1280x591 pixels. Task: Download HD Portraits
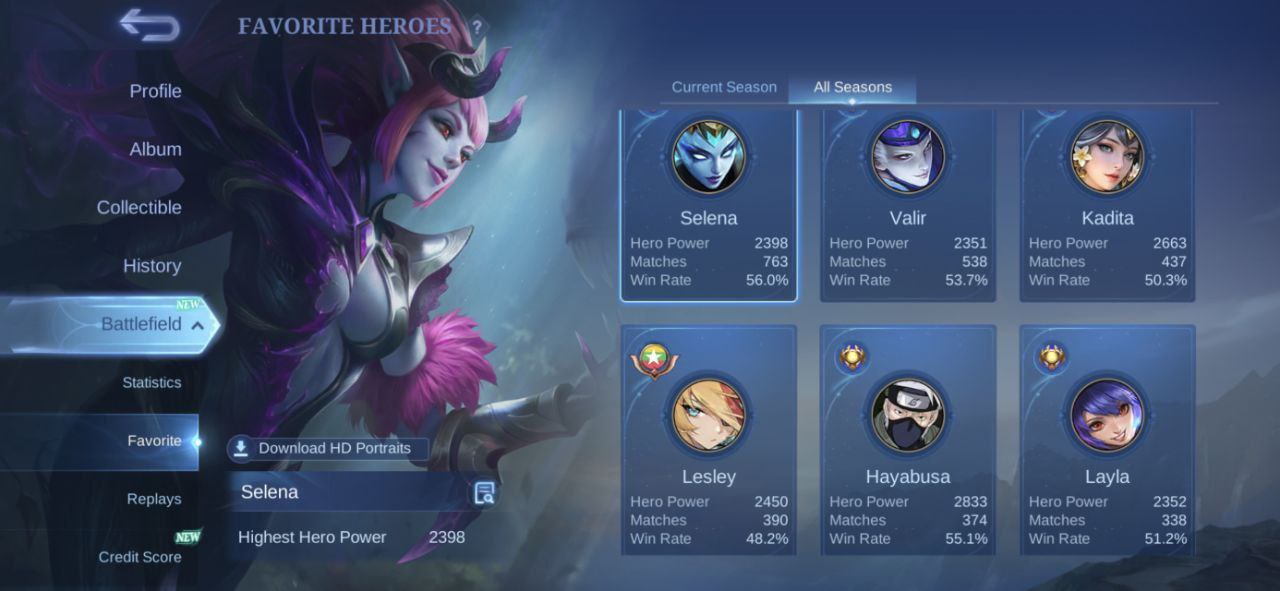click(x=328, y=448)
